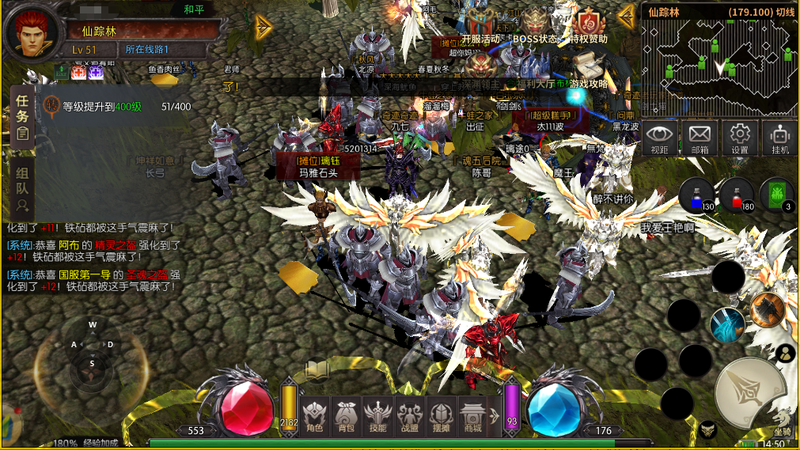
Task: Open the 邮箱 mailbox
Action: [700, 137]
